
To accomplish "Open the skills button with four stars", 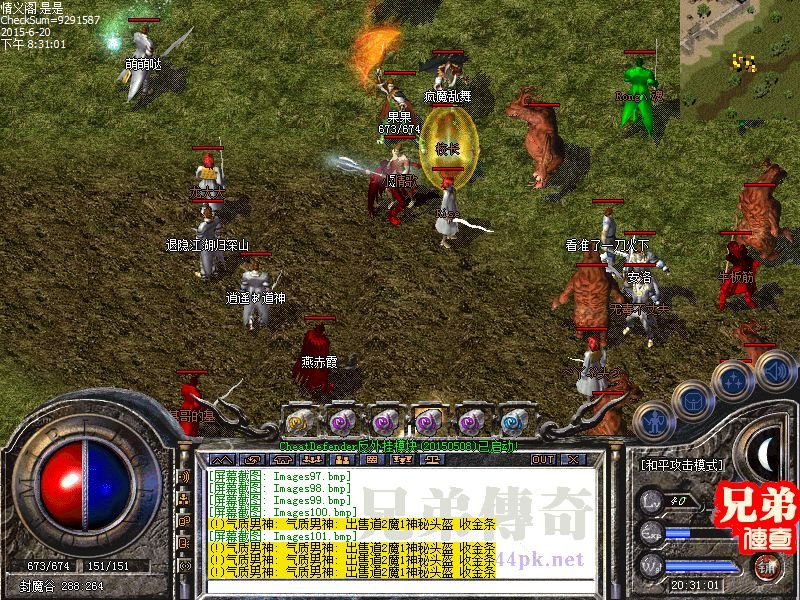I will tap(734, 378).
